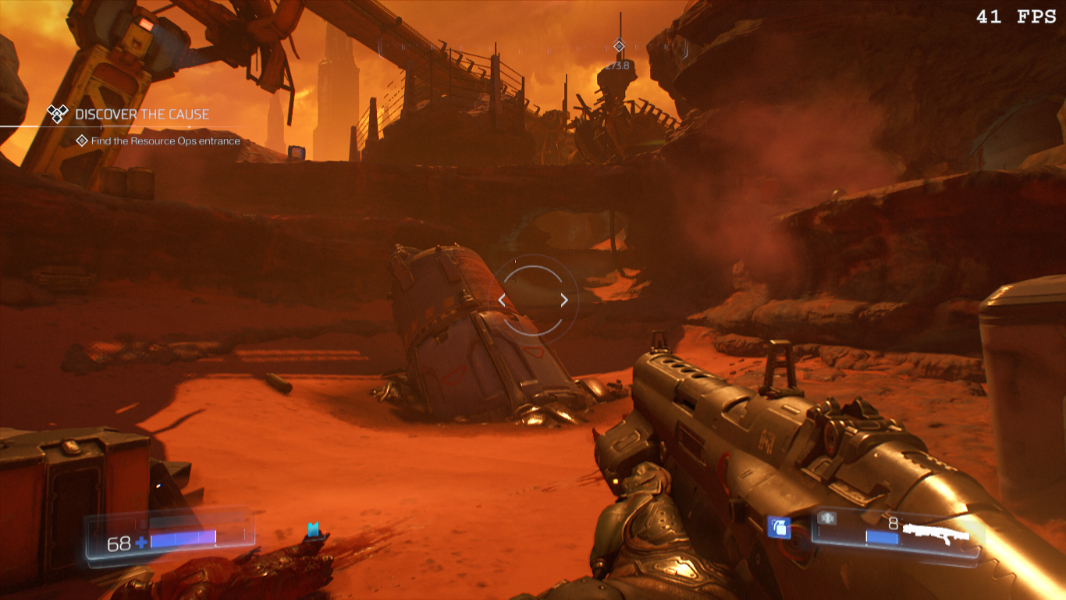This screenshot has width=1066, height=600.
Task: Select the blue frag grenade equipment icon
Action: tap(778, 527)
